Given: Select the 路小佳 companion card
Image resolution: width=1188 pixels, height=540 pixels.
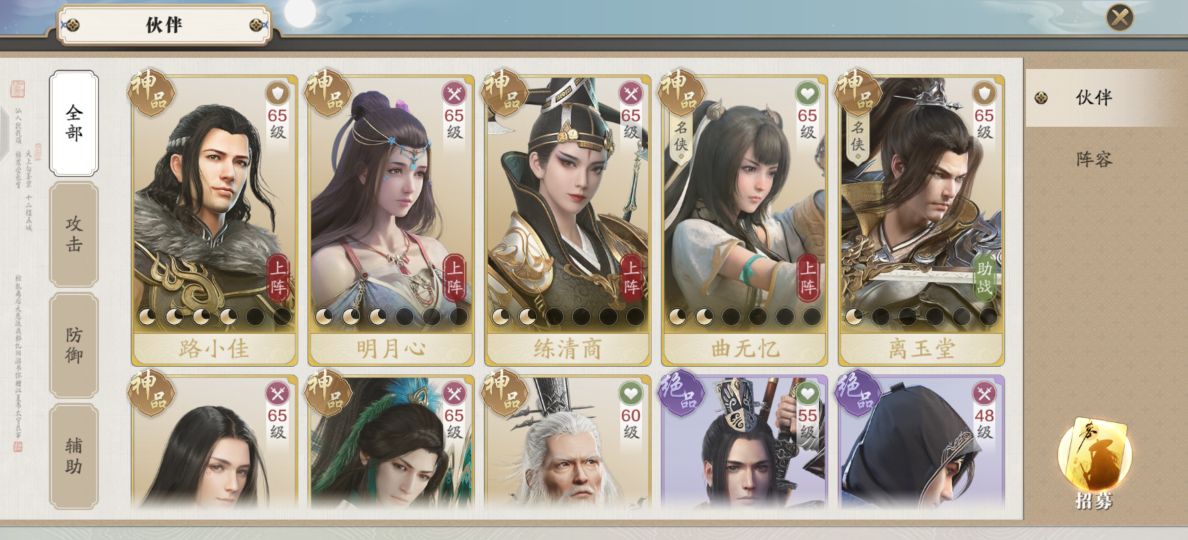Looking at the screenshot, I should pos(214,220).
